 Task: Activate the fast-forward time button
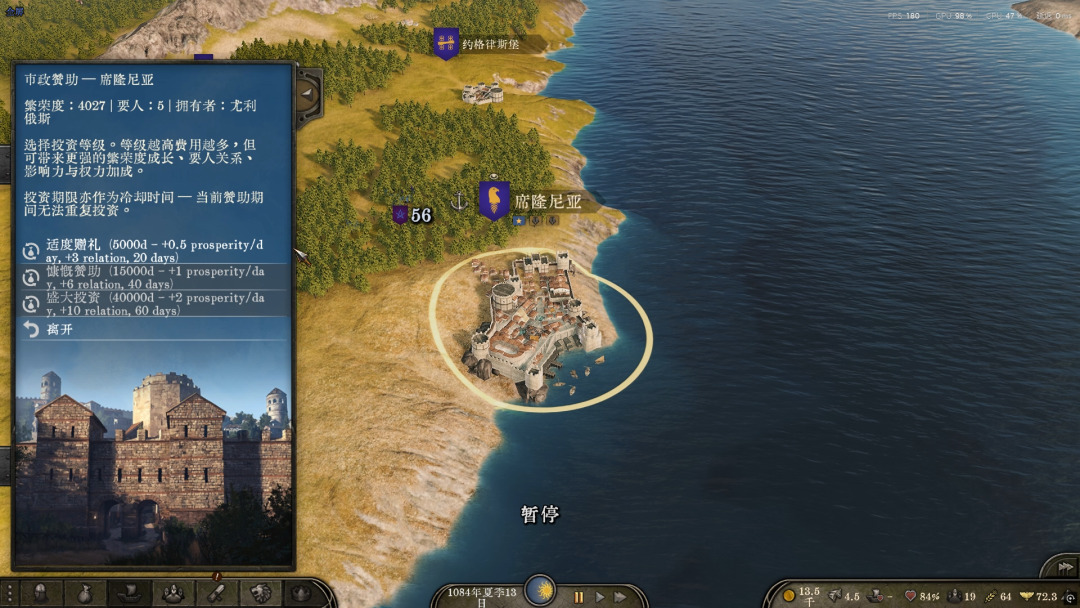click(x=621, y=597)
